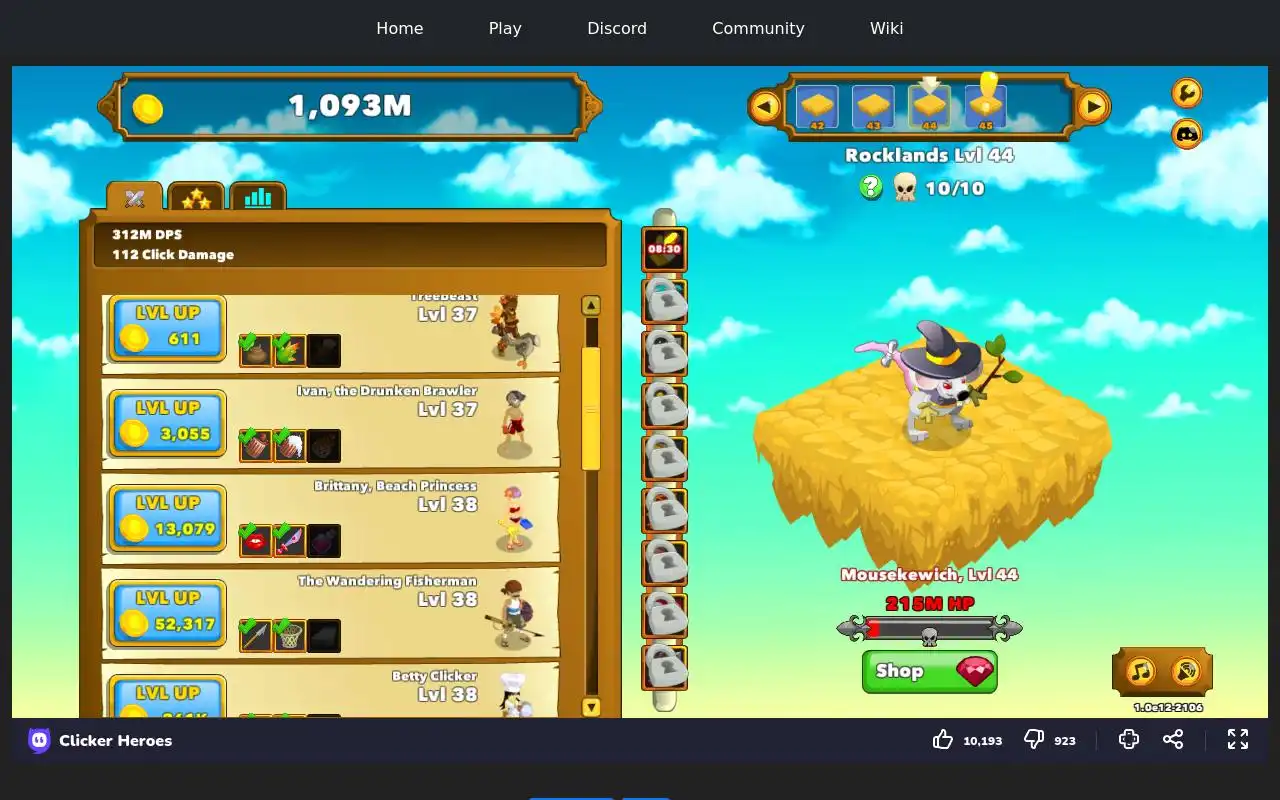
Task: Switch to the crossed swords heroes tab
Action: pyautogui.click(x=135, y=198)
